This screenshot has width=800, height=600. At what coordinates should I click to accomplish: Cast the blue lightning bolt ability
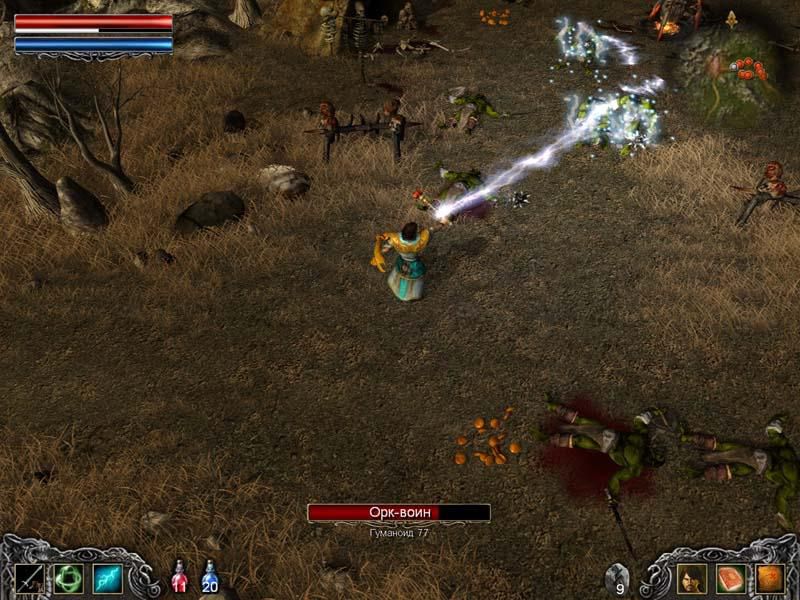coord(107,578)
